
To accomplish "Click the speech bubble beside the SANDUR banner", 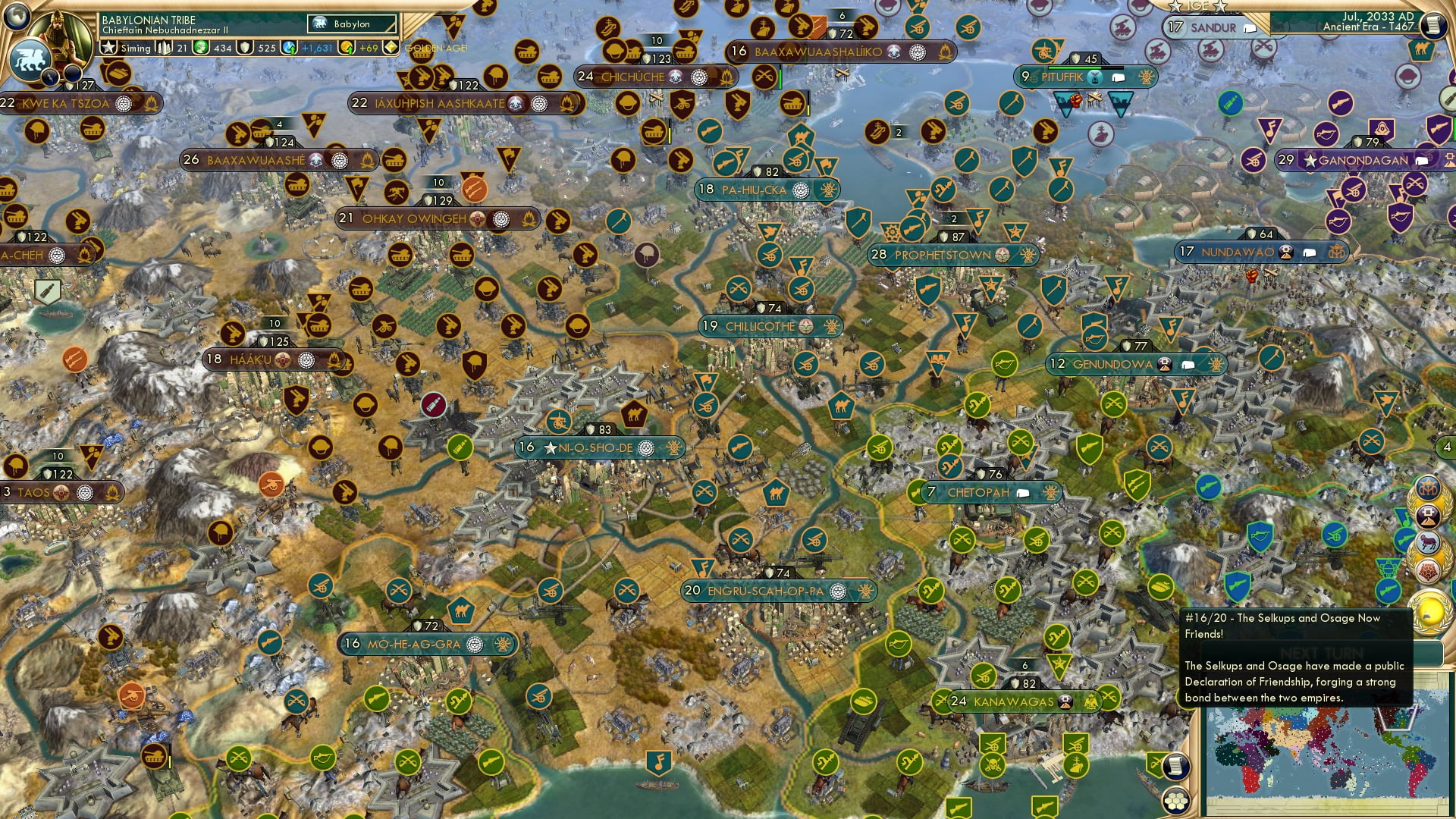I will pos(1249,28).
